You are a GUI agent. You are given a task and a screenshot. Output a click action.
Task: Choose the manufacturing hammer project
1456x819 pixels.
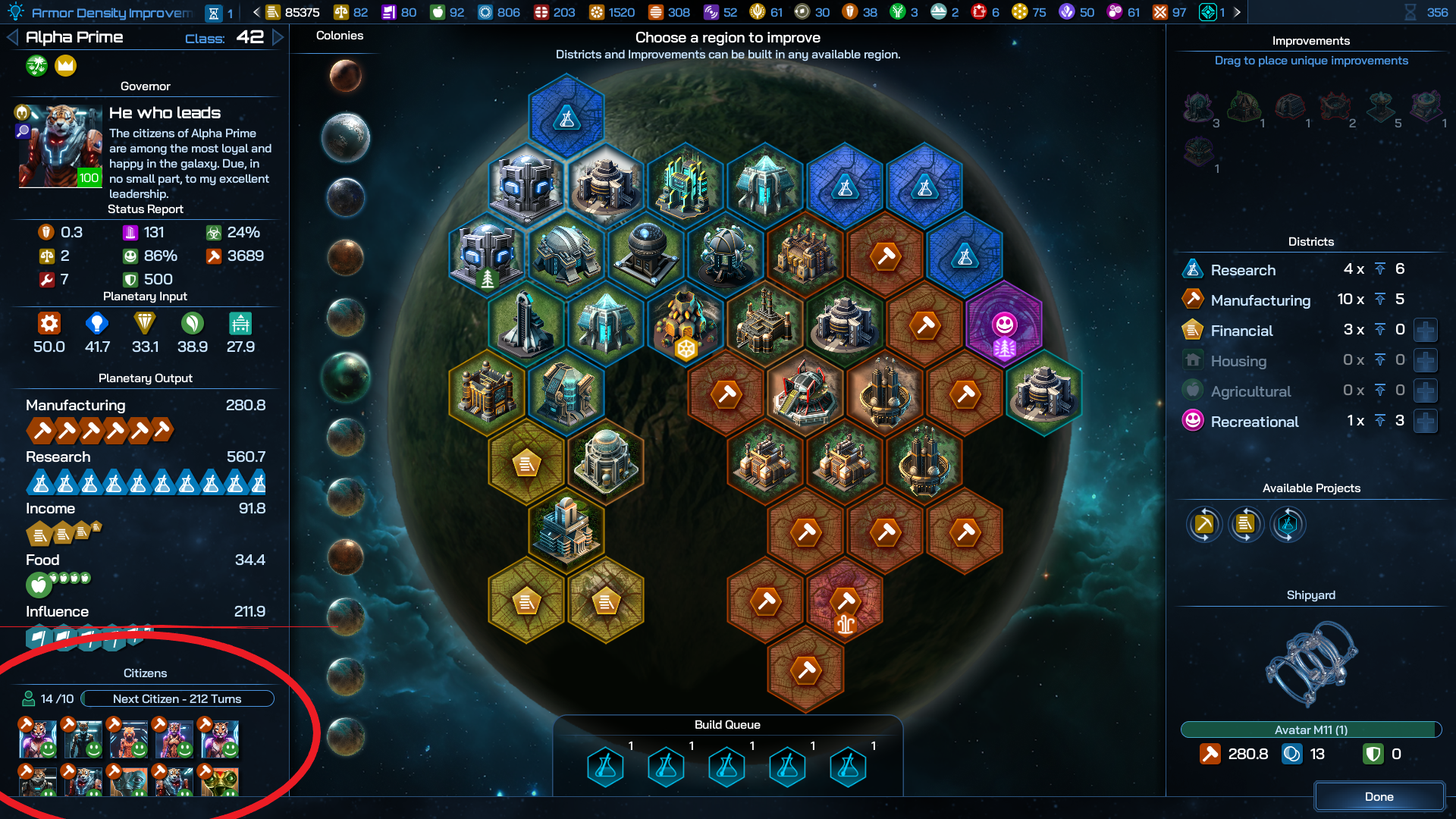pyautogui.click(x=1204, y=524)
